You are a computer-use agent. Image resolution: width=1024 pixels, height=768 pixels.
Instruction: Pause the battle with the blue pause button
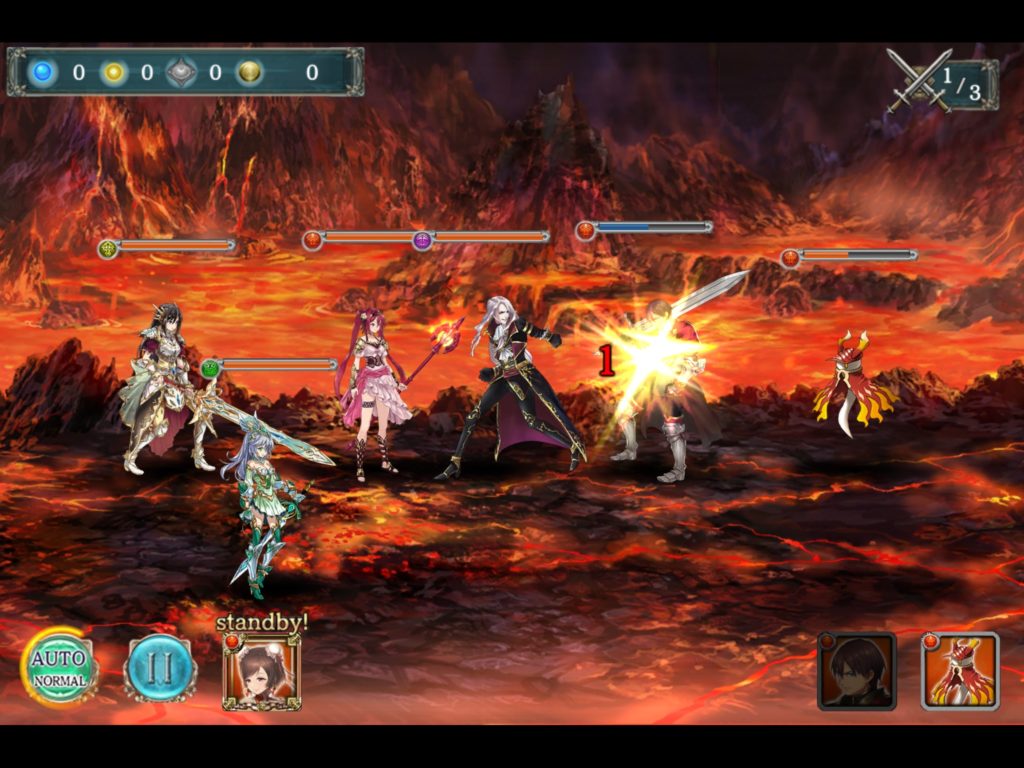[160, 668]
